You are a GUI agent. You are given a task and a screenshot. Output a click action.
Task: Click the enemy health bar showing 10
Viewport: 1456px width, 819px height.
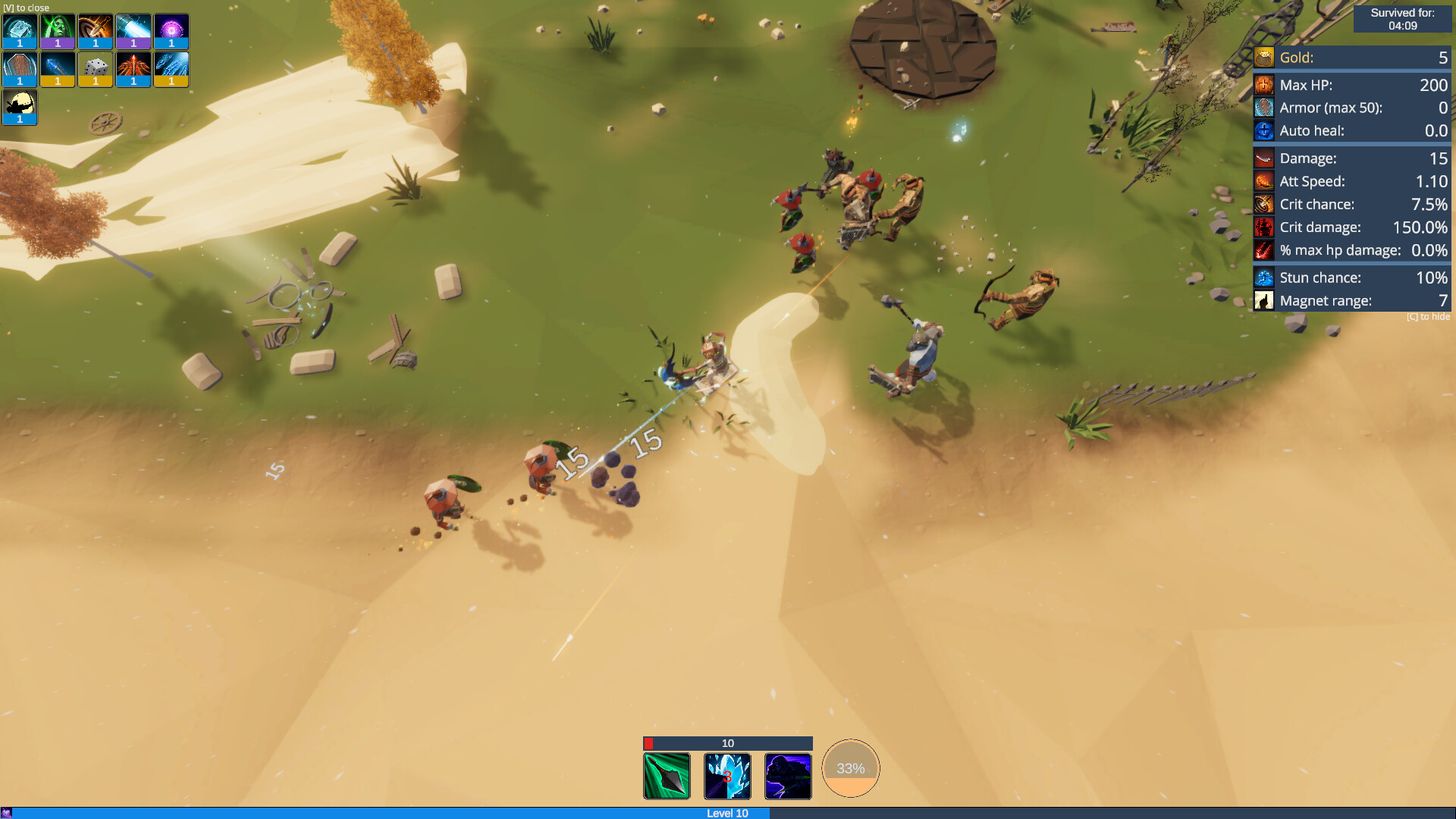727,744
